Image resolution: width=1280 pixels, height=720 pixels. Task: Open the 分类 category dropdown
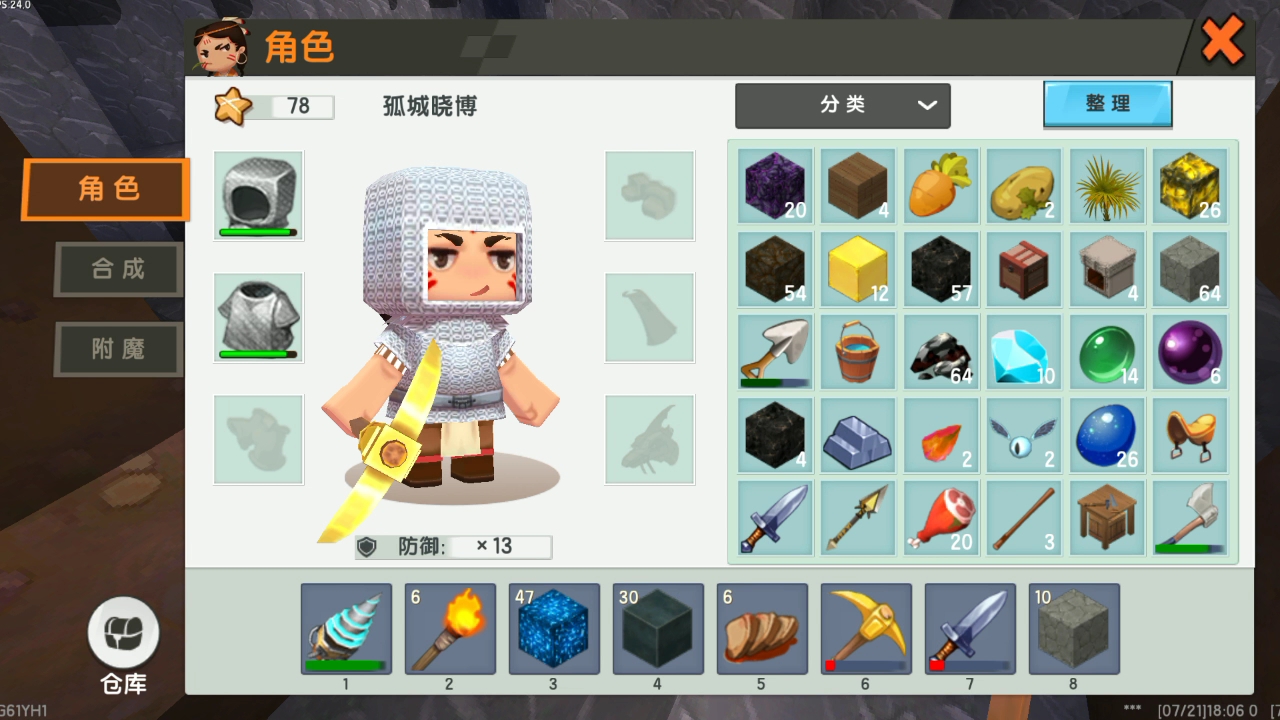pos(843,105)
